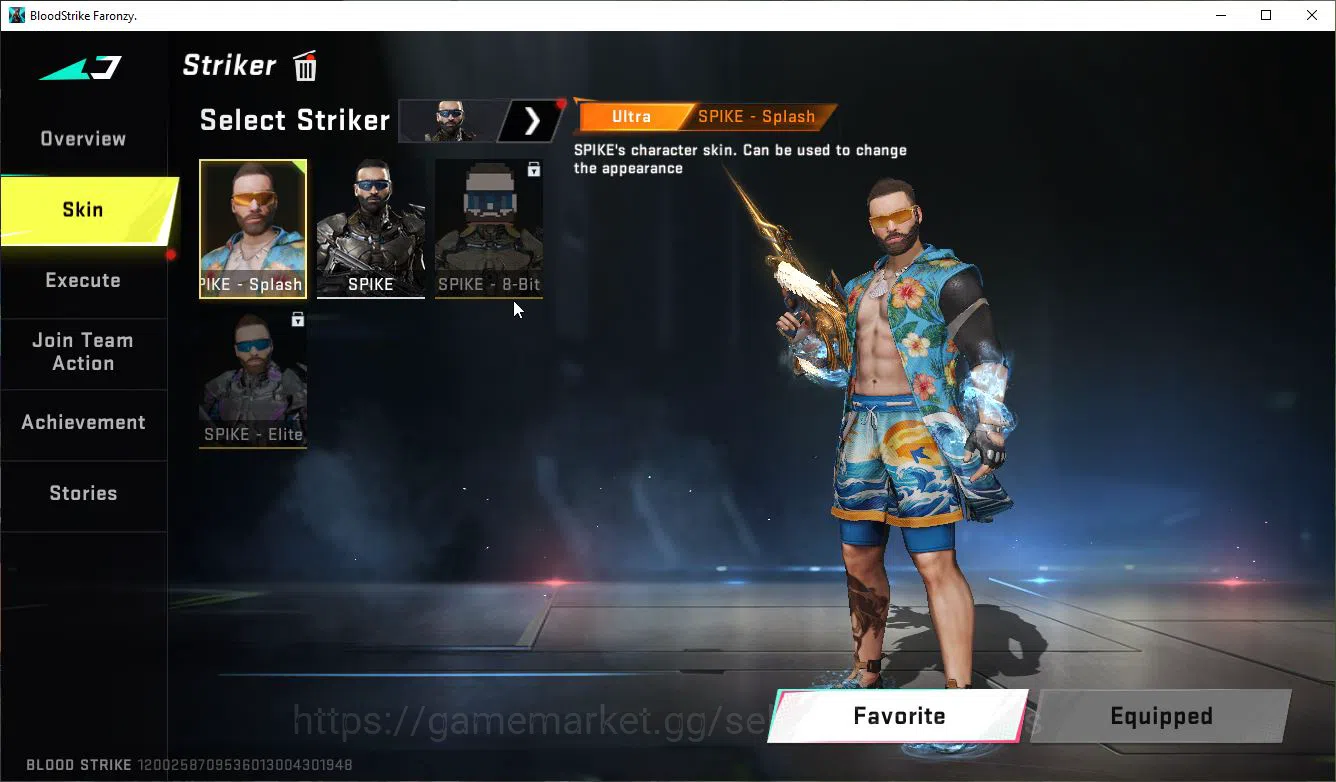The height and width of the screenshot is (782, 1336).
Task: Click the Equipped button
Action: click(1161, 716)
